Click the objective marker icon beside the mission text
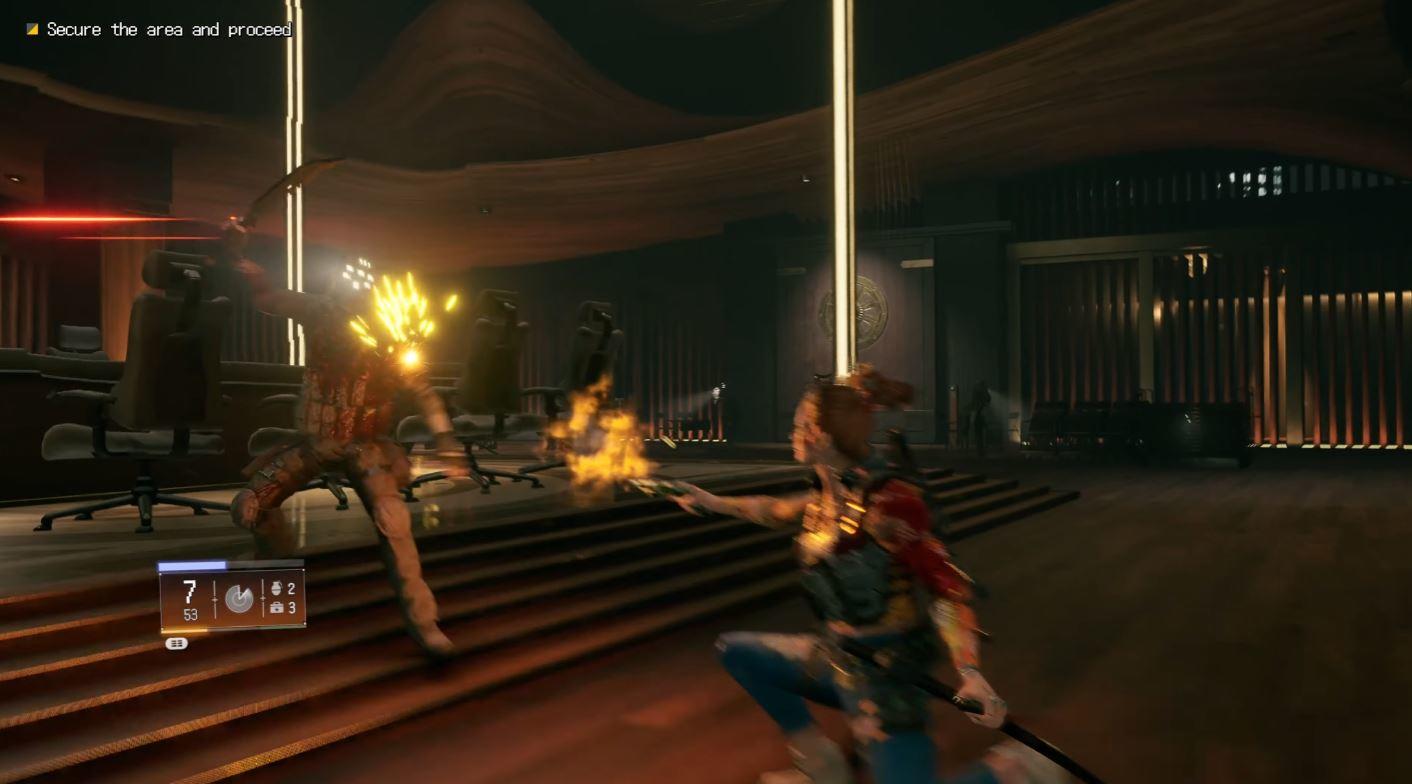This screenshot has height=784, width=1412. point(32,29)
